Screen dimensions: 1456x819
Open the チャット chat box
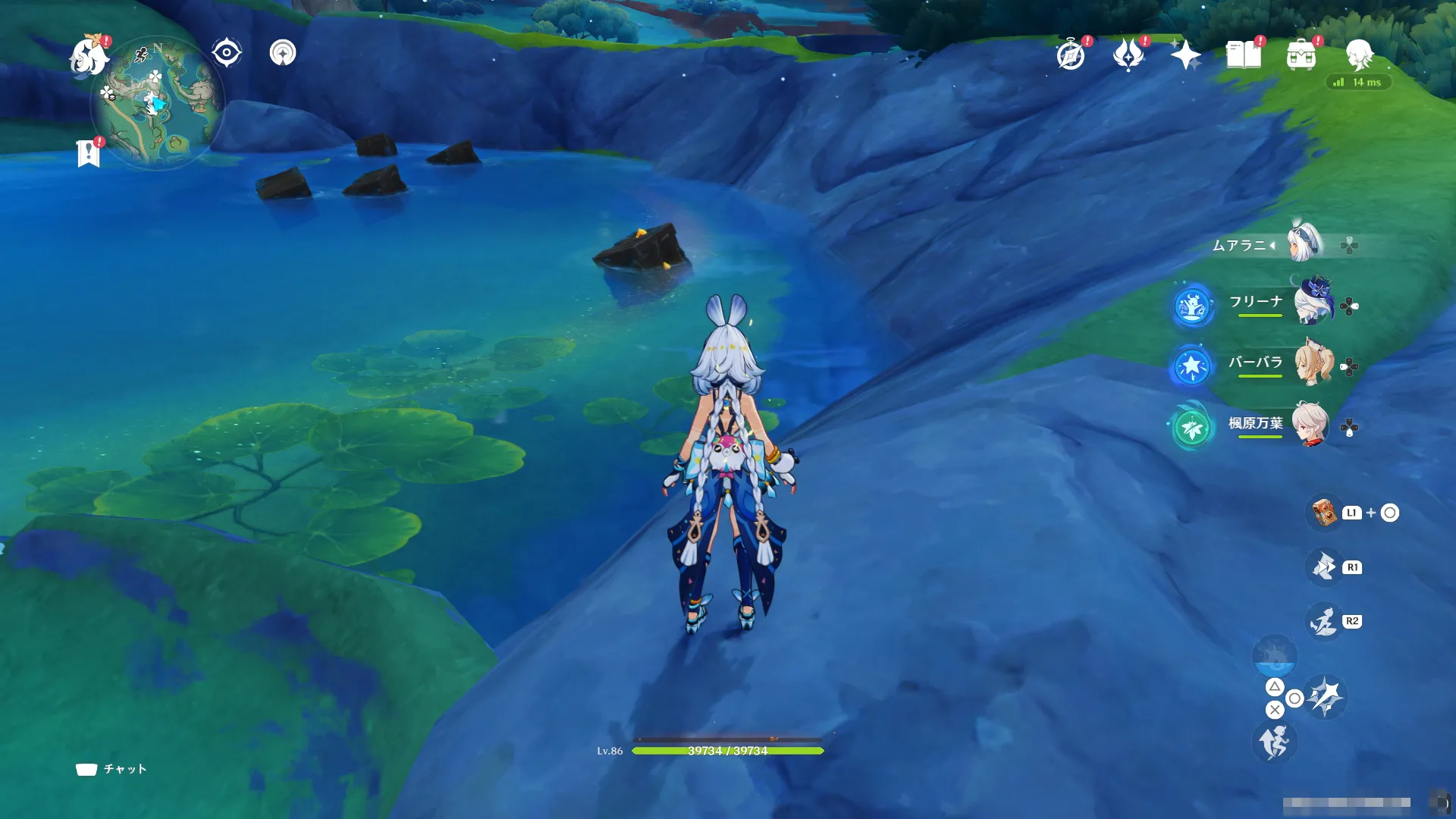click(x=111, y=769)
